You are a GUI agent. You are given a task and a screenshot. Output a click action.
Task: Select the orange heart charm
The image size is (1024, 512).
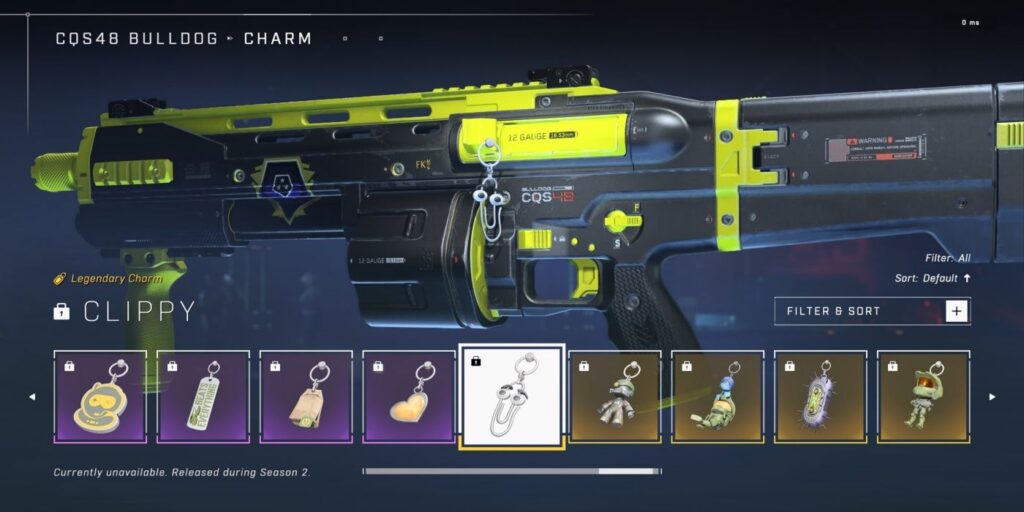tap(409, 396)
